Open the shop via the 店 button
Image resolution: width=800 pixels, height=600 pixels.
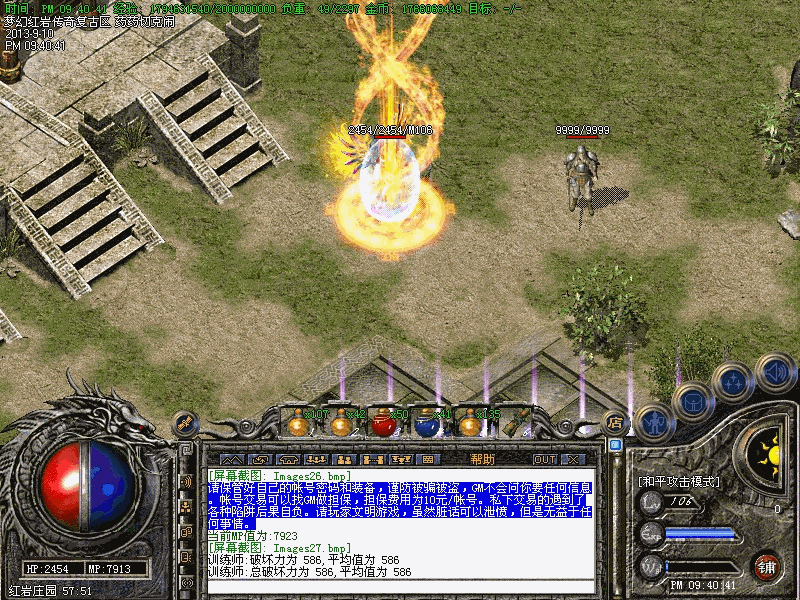(x=616, y=422)
